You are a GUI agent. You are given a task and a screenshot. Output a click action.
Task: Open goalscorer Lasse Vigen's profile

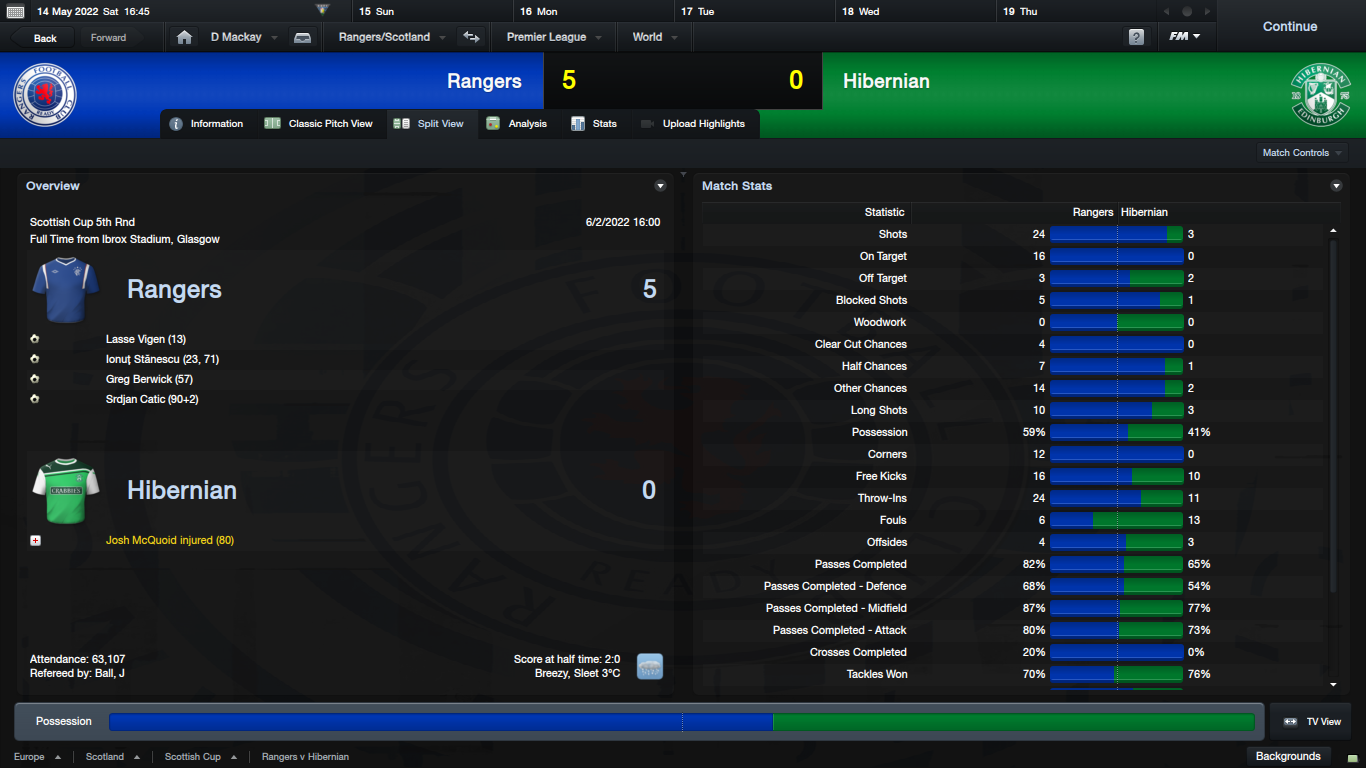coord(145,339)
